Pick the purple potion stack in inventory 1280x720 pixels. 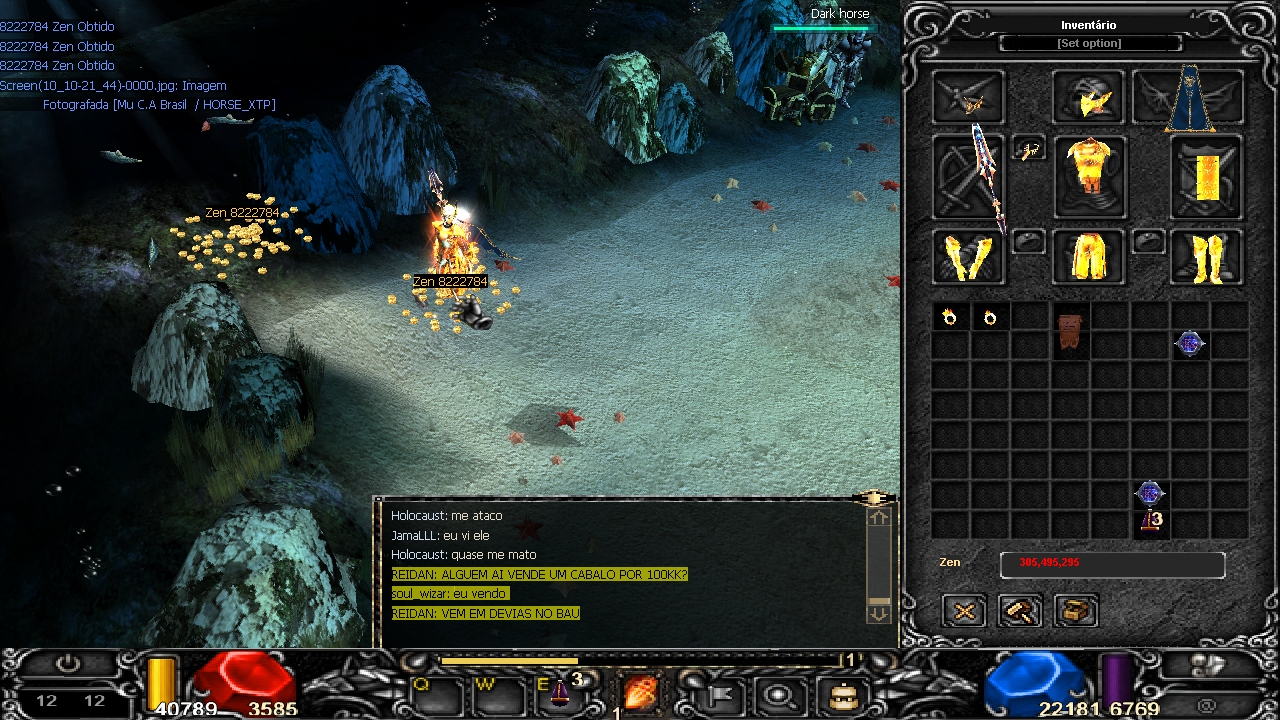click(1151, 520)
